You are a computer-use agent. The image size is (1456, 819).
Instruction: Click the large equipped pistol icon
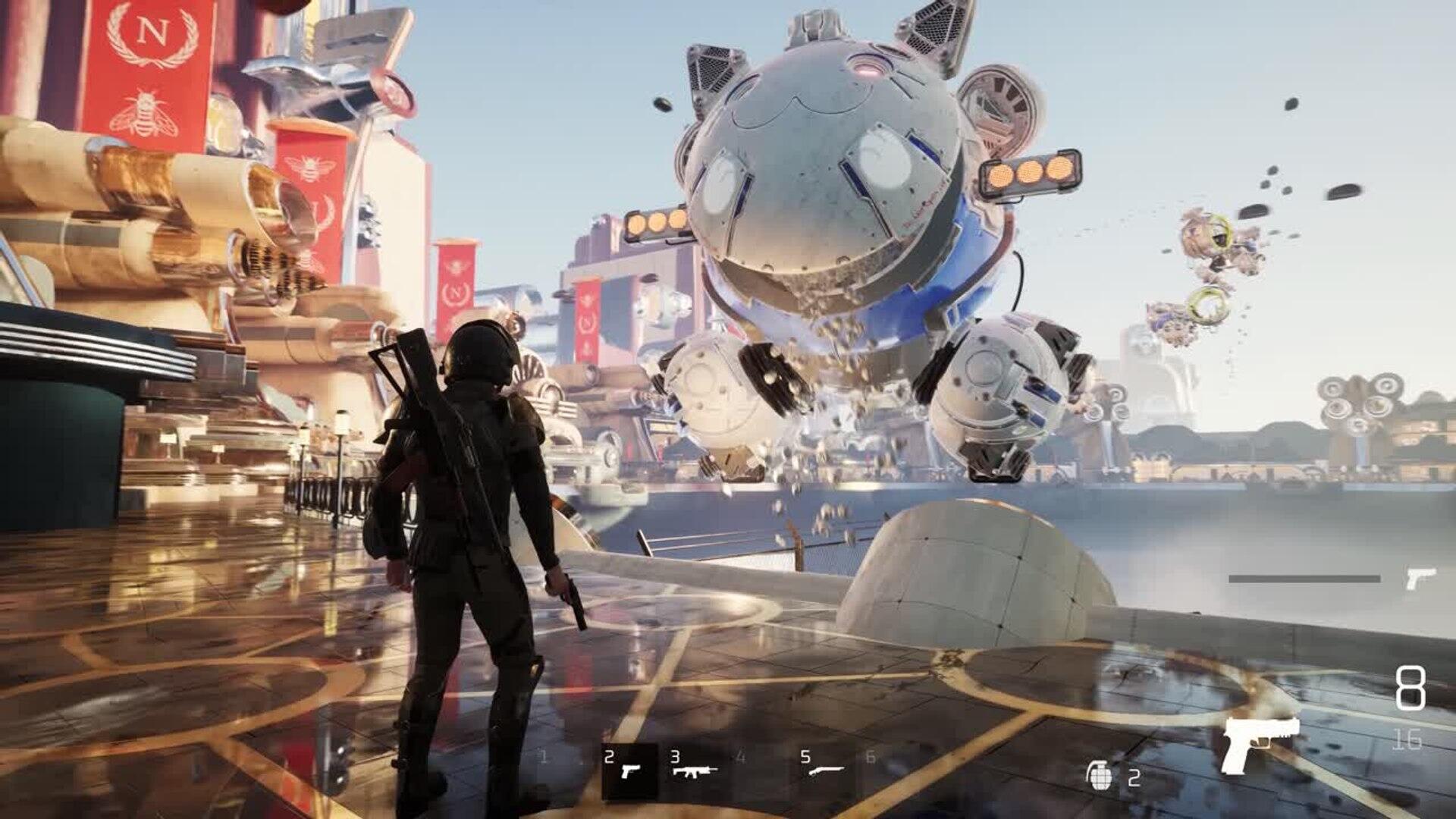1260,743
